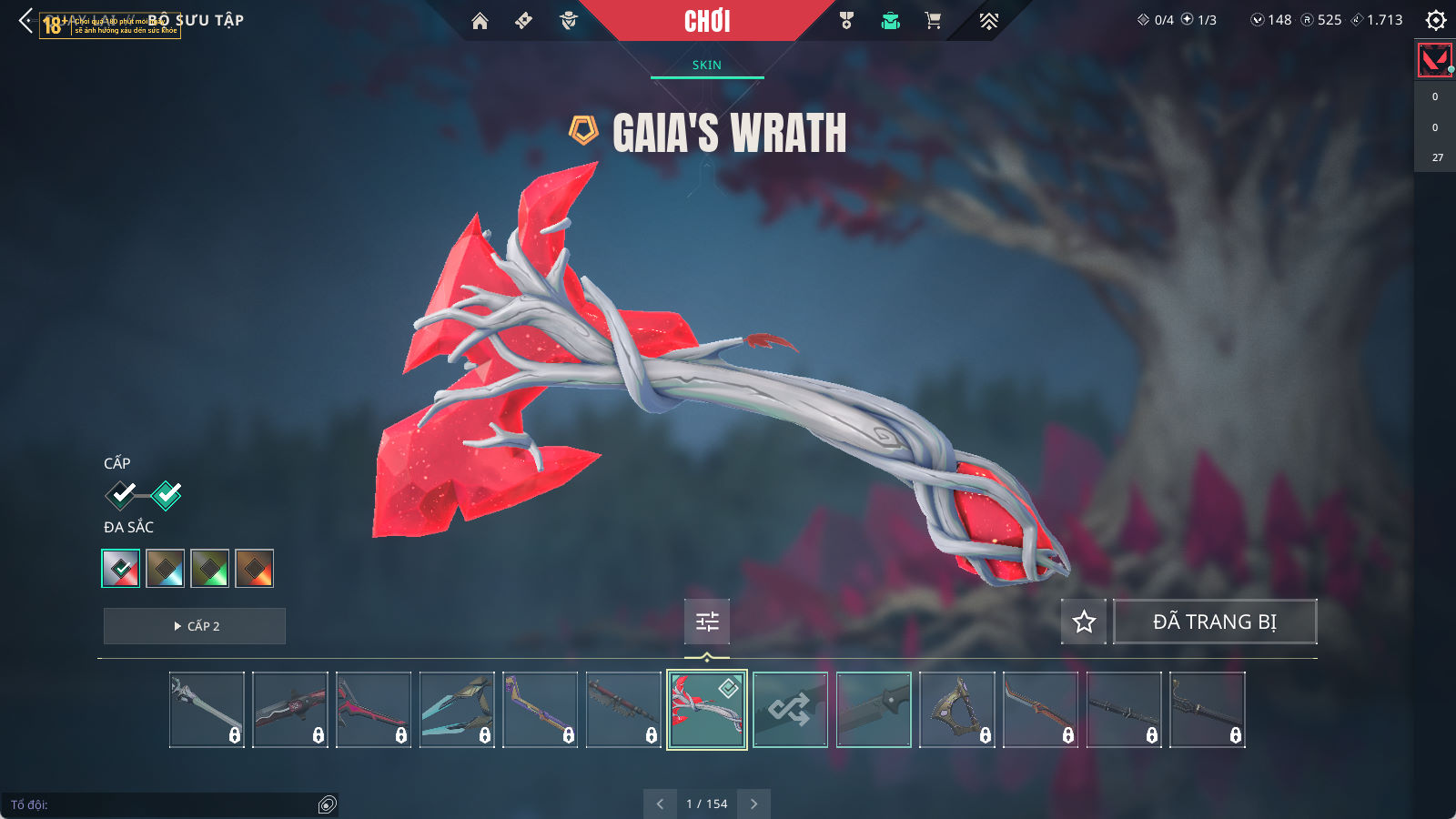
Task: Play the CẤP 2 level preview
Action: pyautogui.click(x=195, y=626)
